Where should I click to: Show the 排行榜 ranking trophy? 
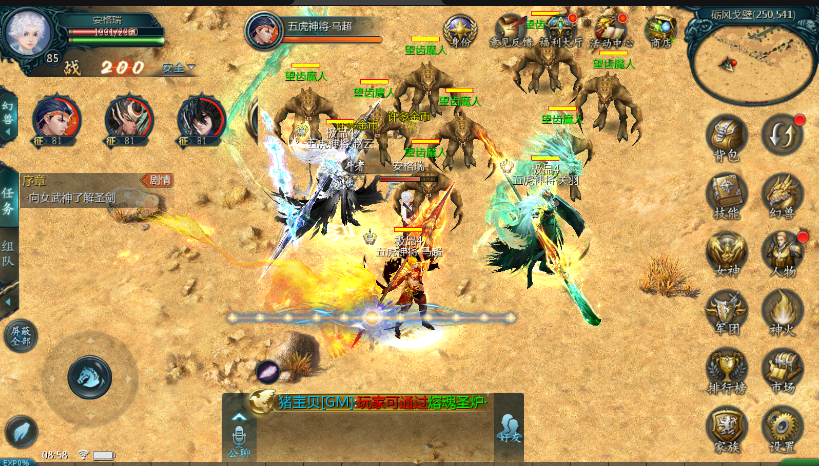tap(727, 367)
